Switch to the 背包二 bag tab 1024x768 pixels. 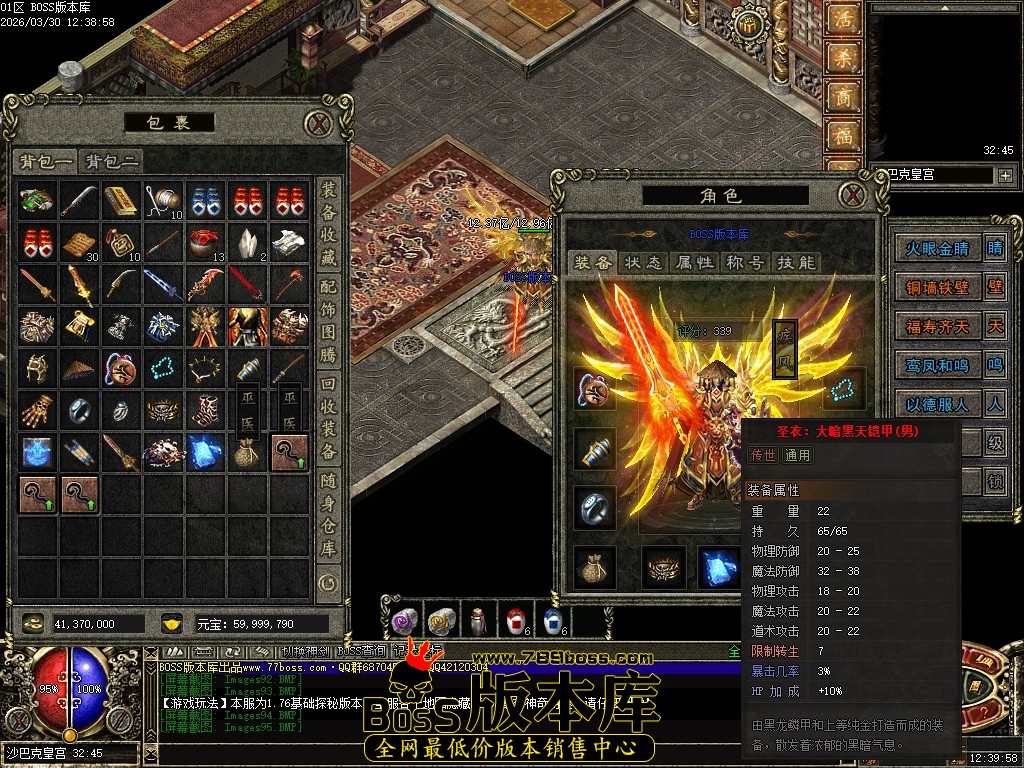111,162
